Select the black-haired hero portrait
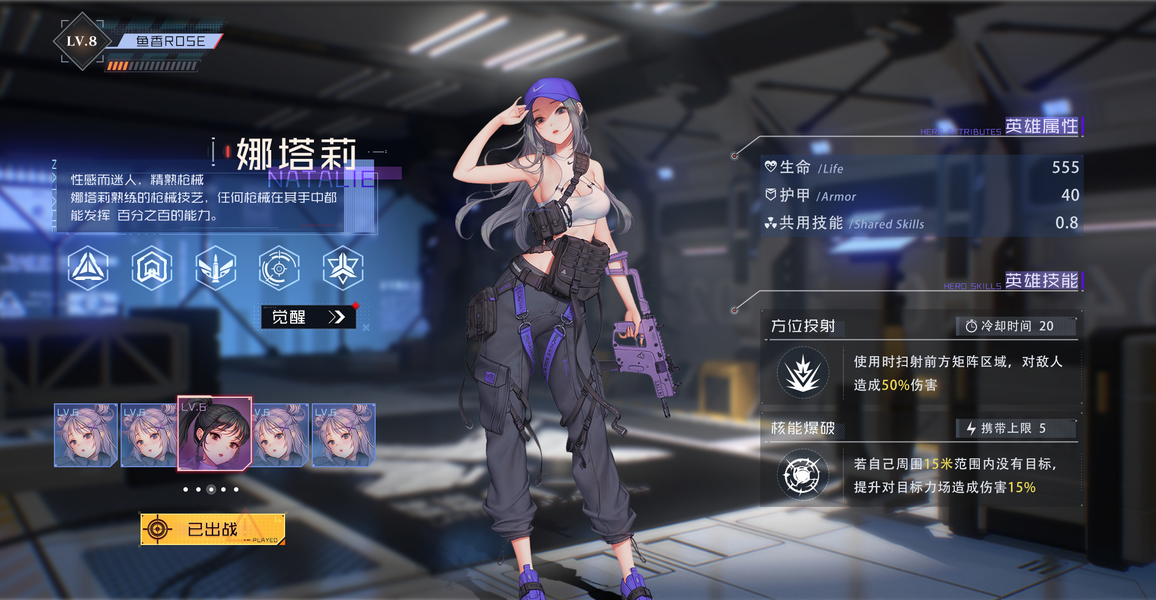The width and height of the screenshot is (1156, 600). [214, 433]
